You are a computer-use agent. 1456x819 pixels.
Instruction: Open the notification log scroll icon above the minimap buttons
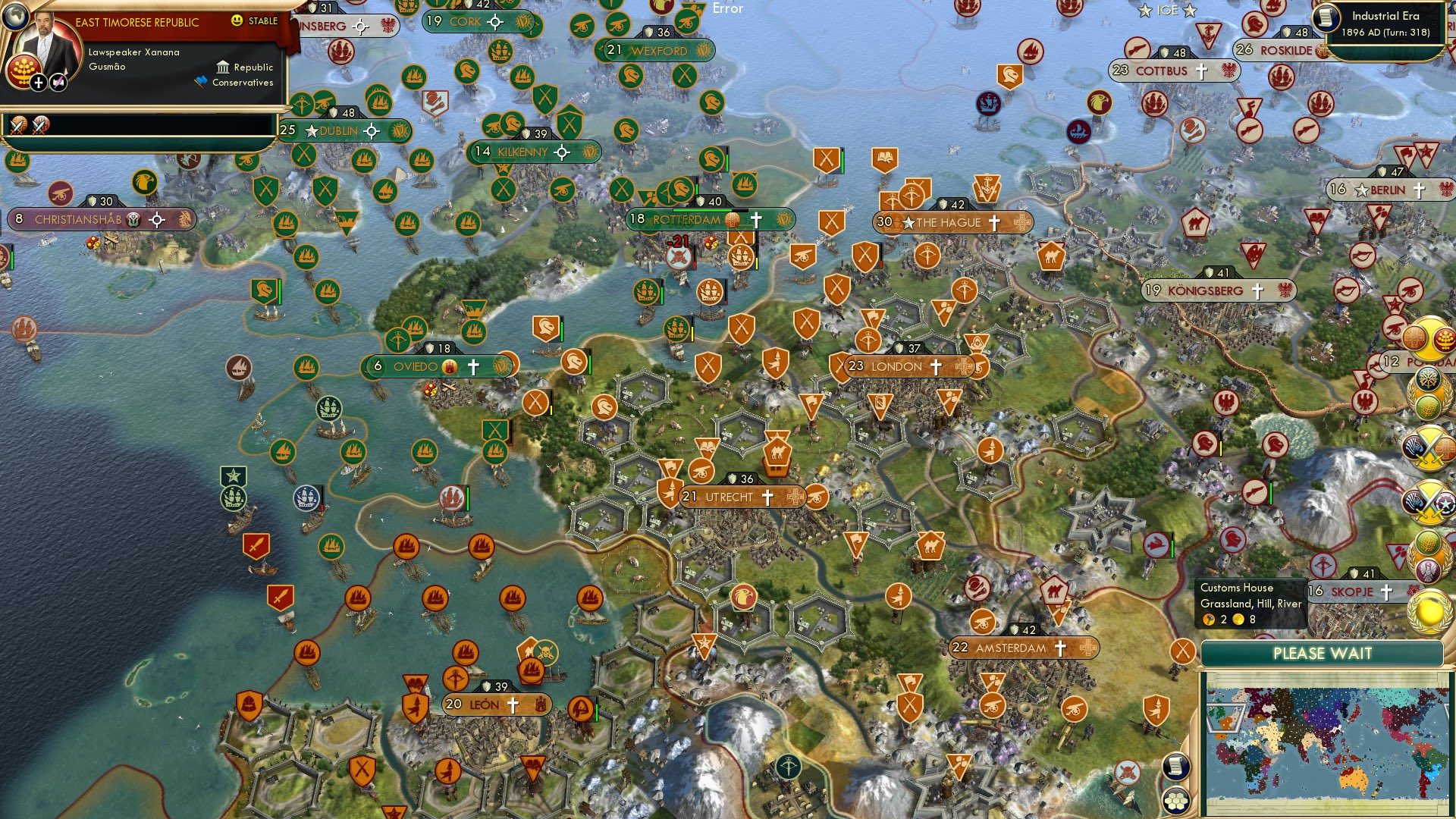[1176, 765]
